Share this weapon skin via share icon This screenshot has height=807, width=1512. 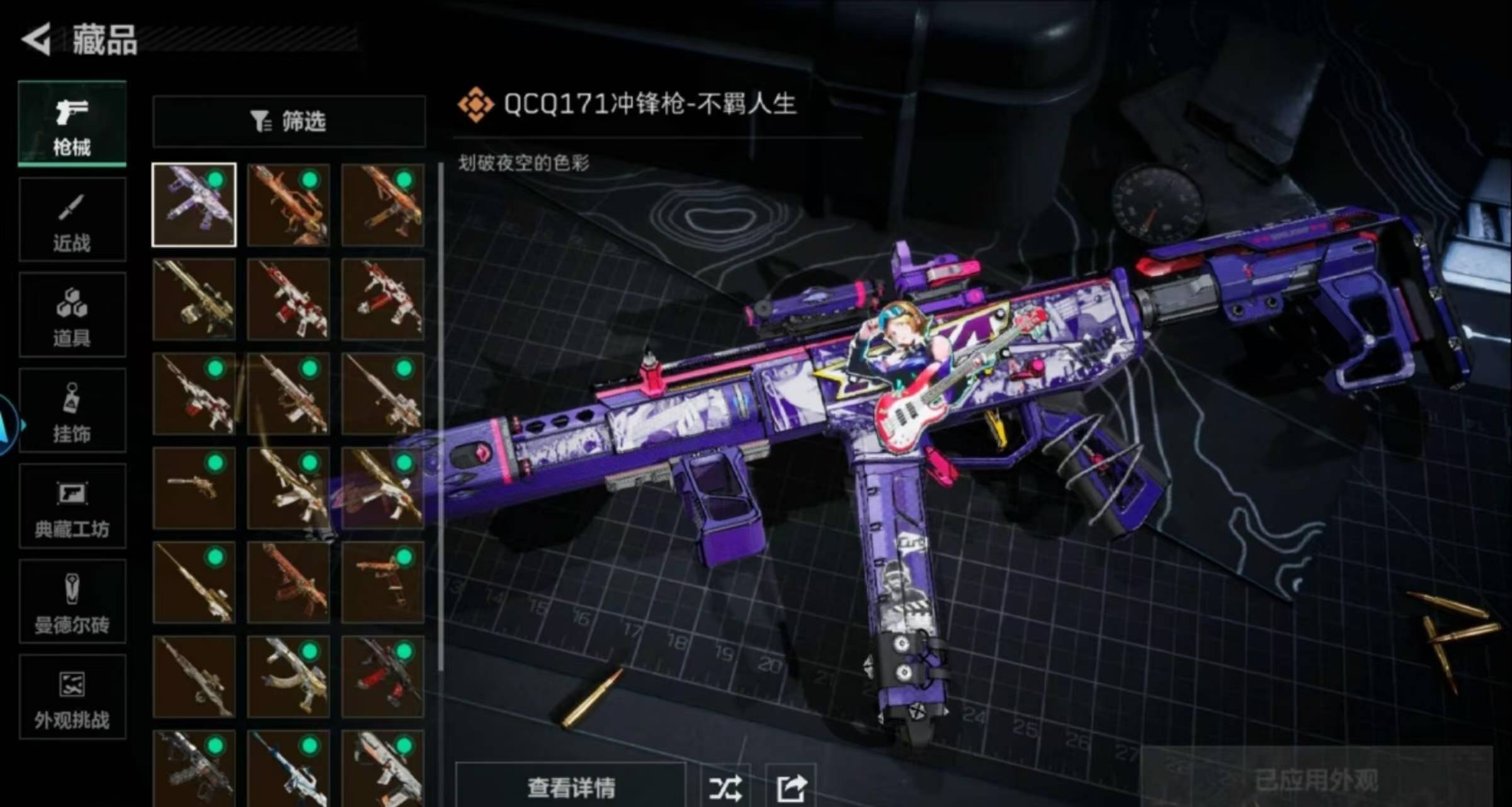point(791,787)
